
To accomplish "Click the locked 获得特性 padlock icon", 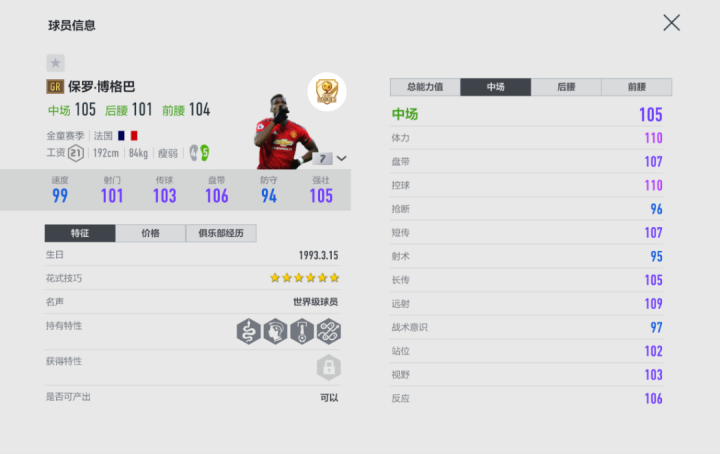I will tap(327, 368).
